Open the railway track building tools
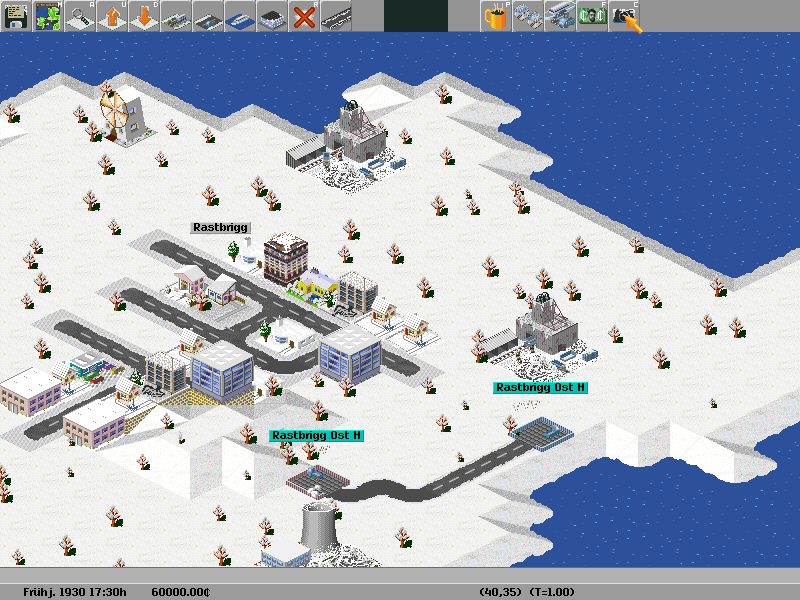The width and height of the screenshot is (800, 600). 176,16
